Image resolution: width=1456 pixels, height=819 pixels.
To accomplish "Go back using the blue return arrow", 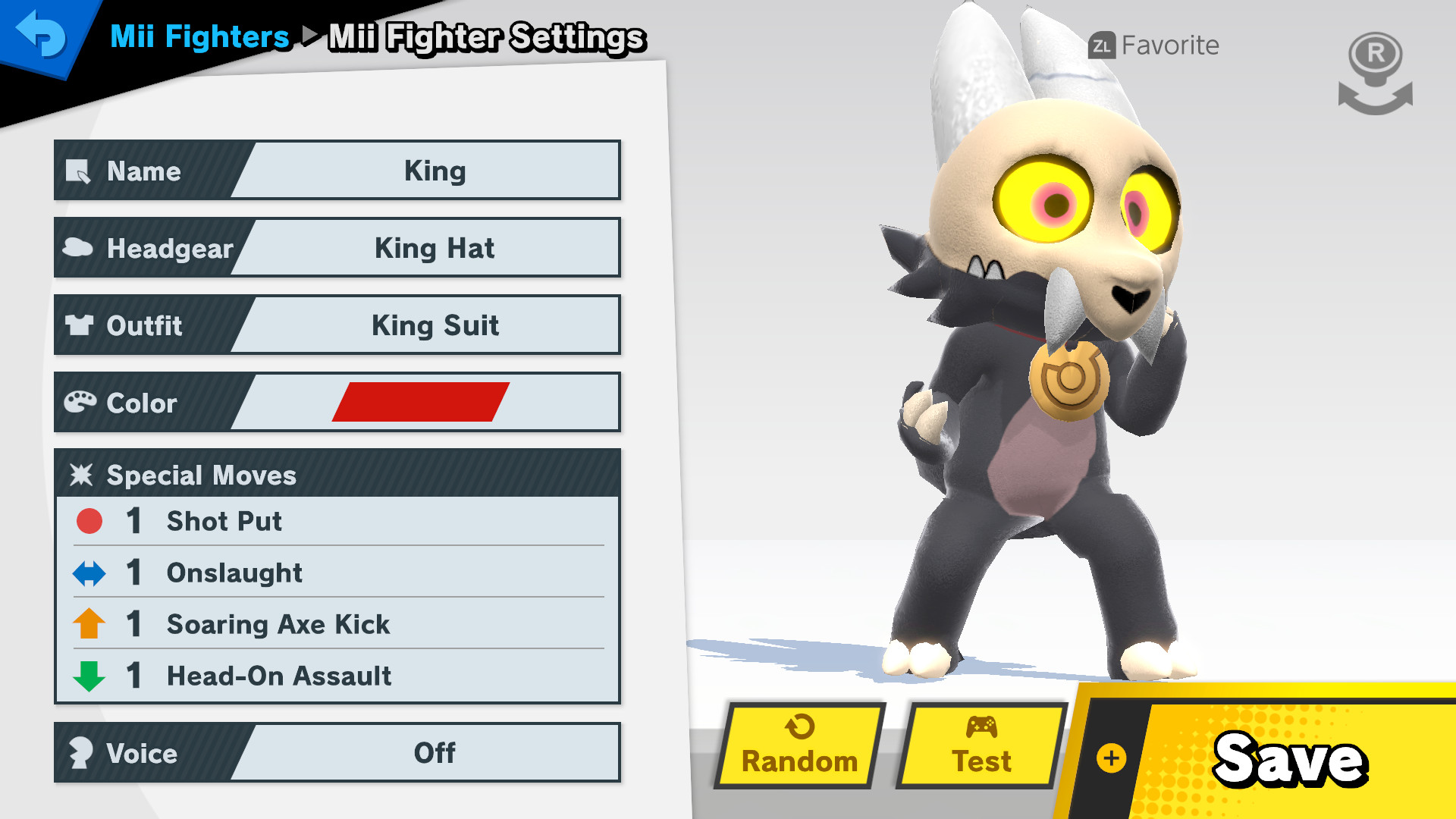I will (43, 36).
